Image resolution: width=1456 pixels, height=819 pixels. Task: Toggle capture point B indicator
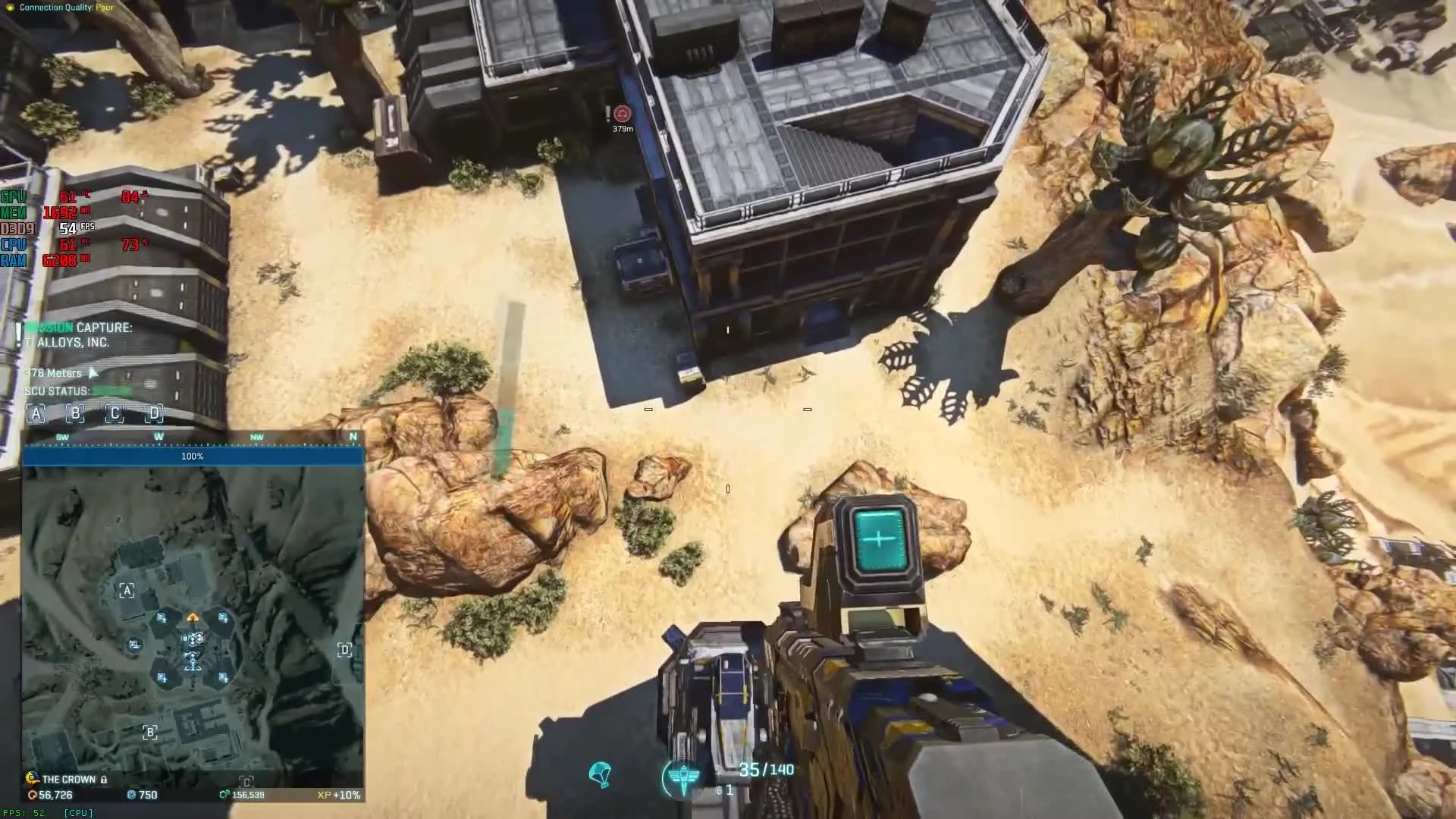tap(74, 415)
